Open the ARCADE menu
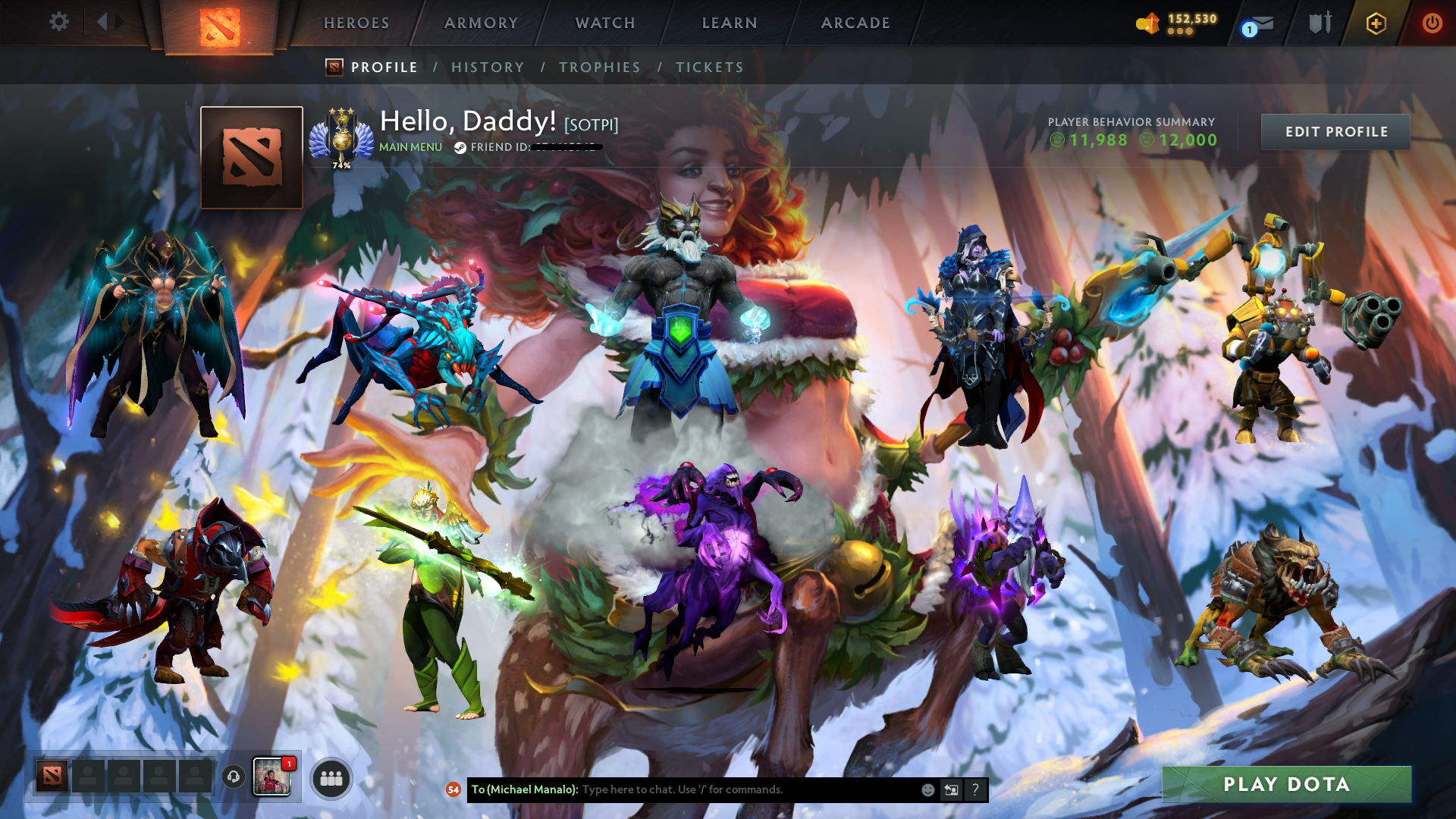The image size is (1456, 819). 855,23
